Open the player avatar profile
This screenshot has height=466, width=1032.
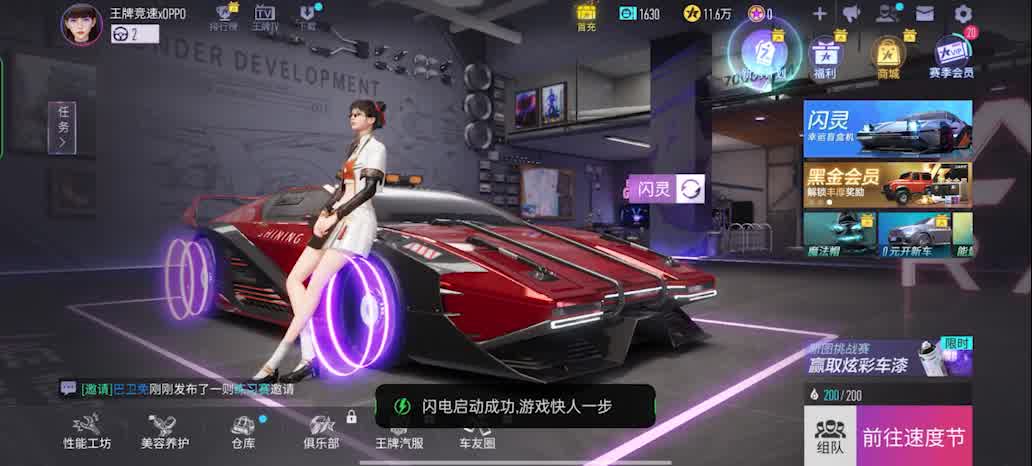pyautogui.click(x=82, y=24)
